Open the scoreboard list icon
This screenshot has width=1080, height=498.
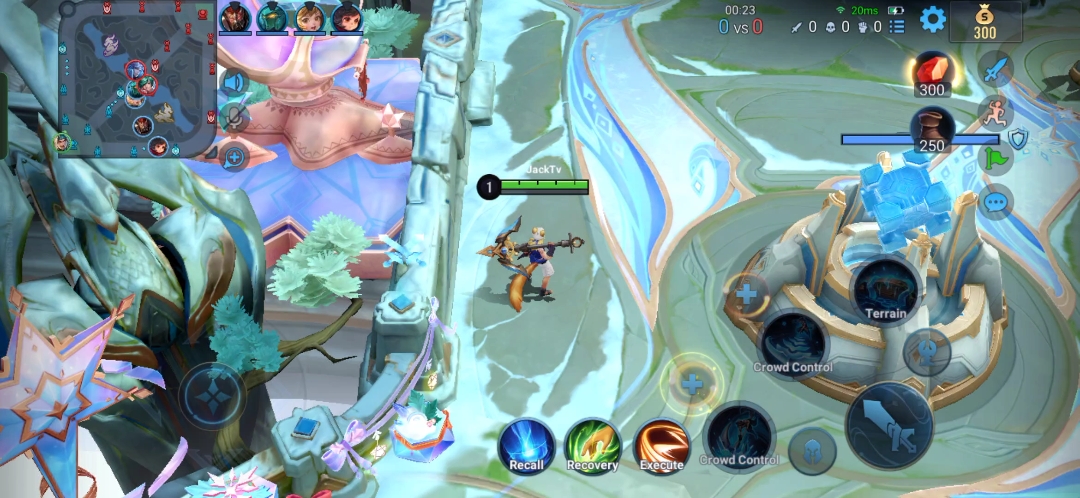pyautogui.click(x=897, y=26)
